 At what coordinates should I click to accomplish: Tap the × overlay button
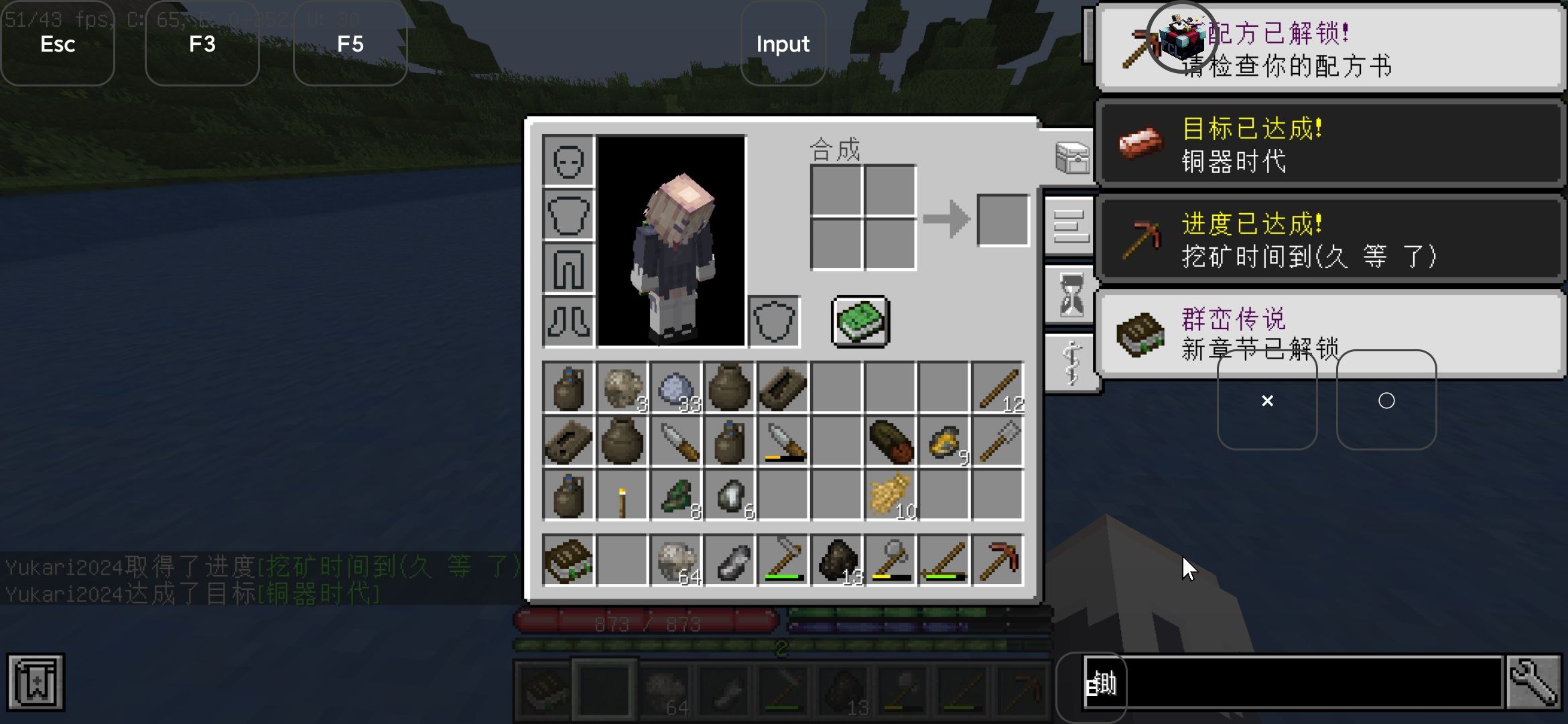[x=1266, y=401]
